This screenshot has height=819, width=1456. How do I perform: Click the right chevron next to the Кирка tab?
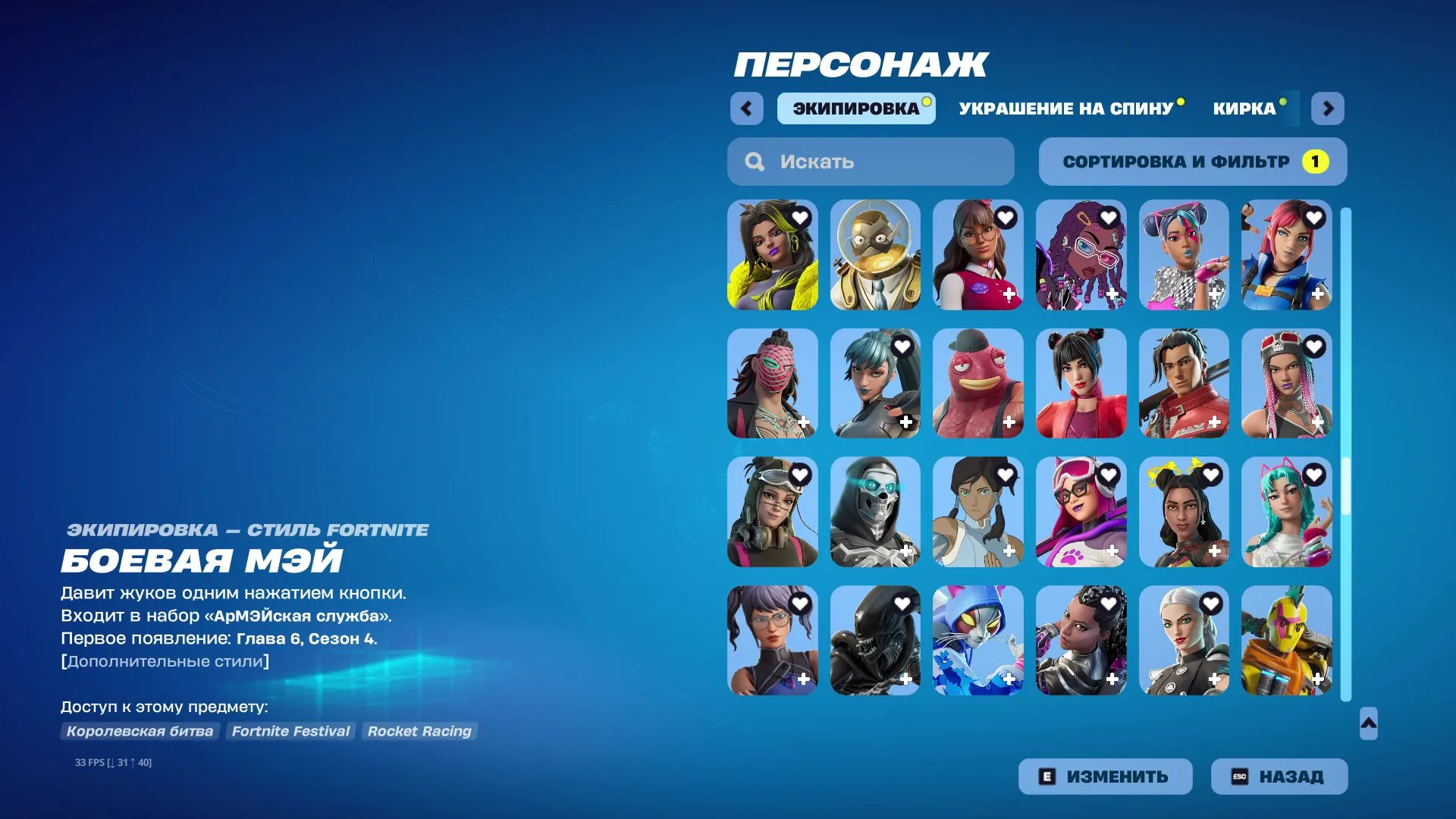pos(1328,108)
